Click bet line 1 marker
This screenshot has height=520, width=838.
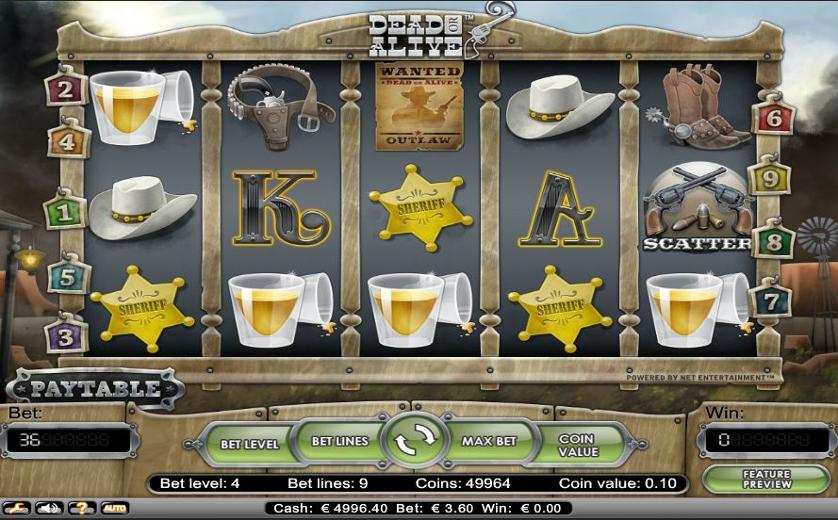coord(66,212)
